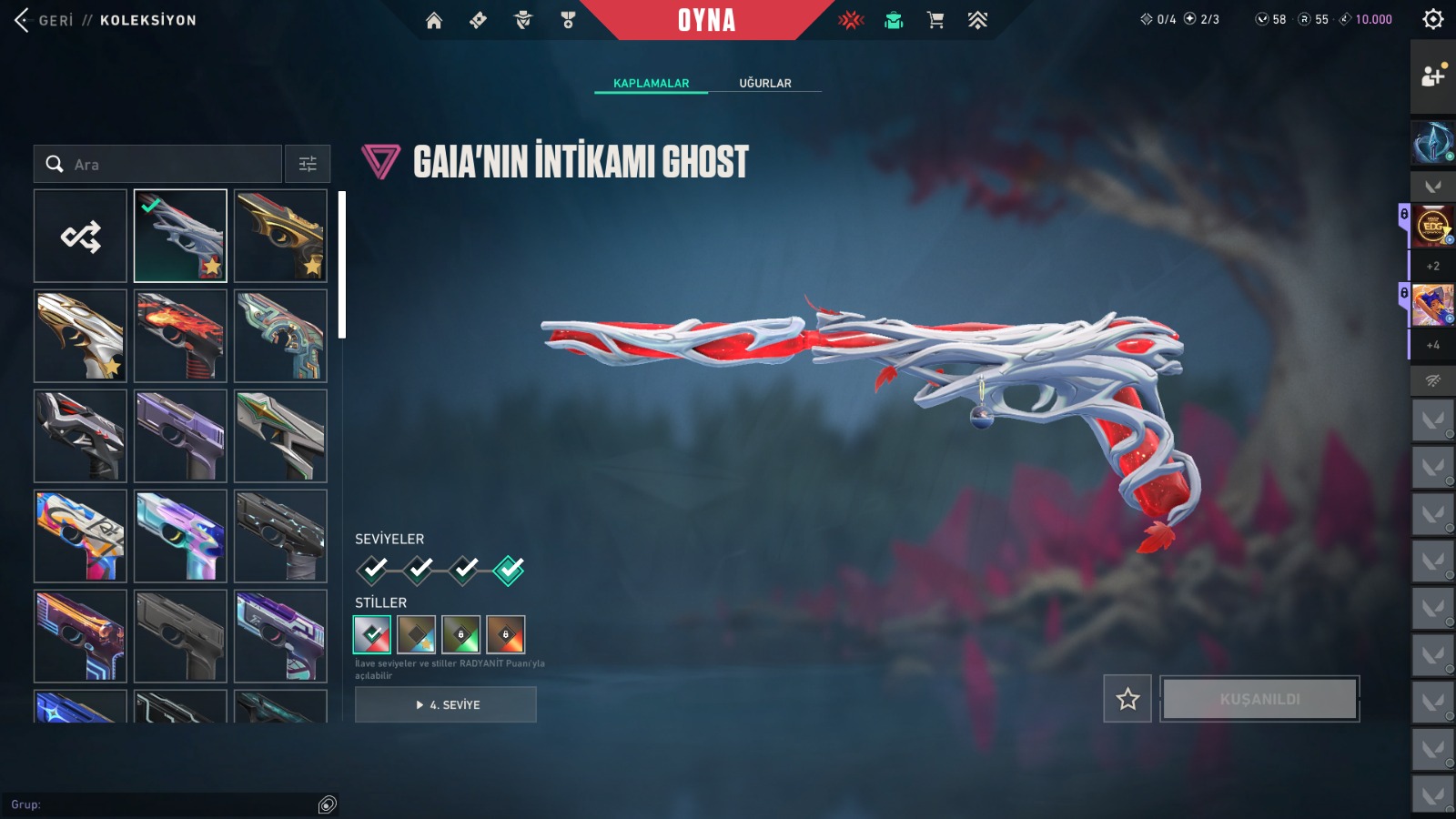Click the red OYNA play button
This screenshot has height=819, width=1456.
pos(706,20)
